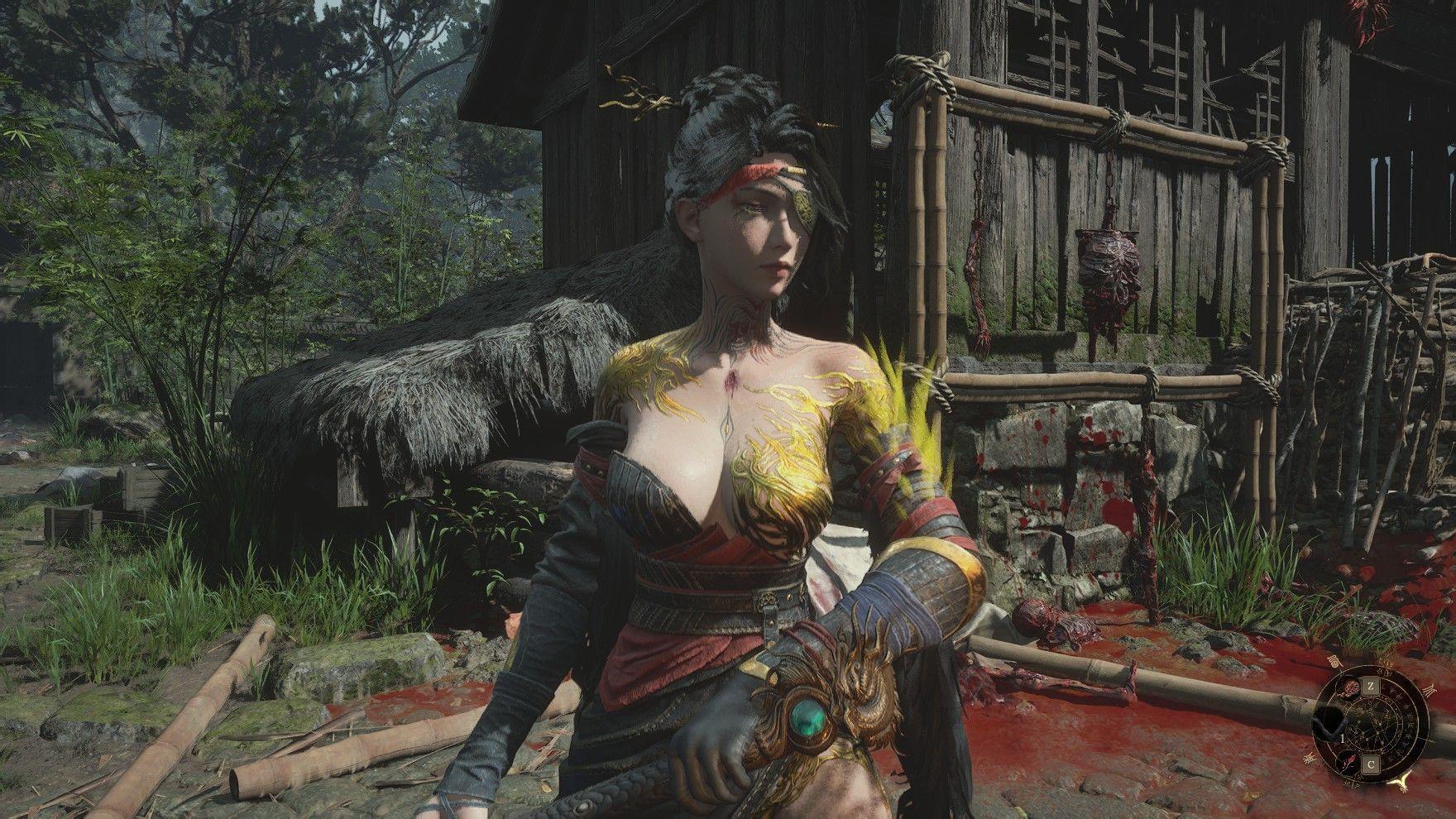Screen dimensions: 1456x819
Task: Click the glyph marking right of the wheel
Action: pos(1430,690)
